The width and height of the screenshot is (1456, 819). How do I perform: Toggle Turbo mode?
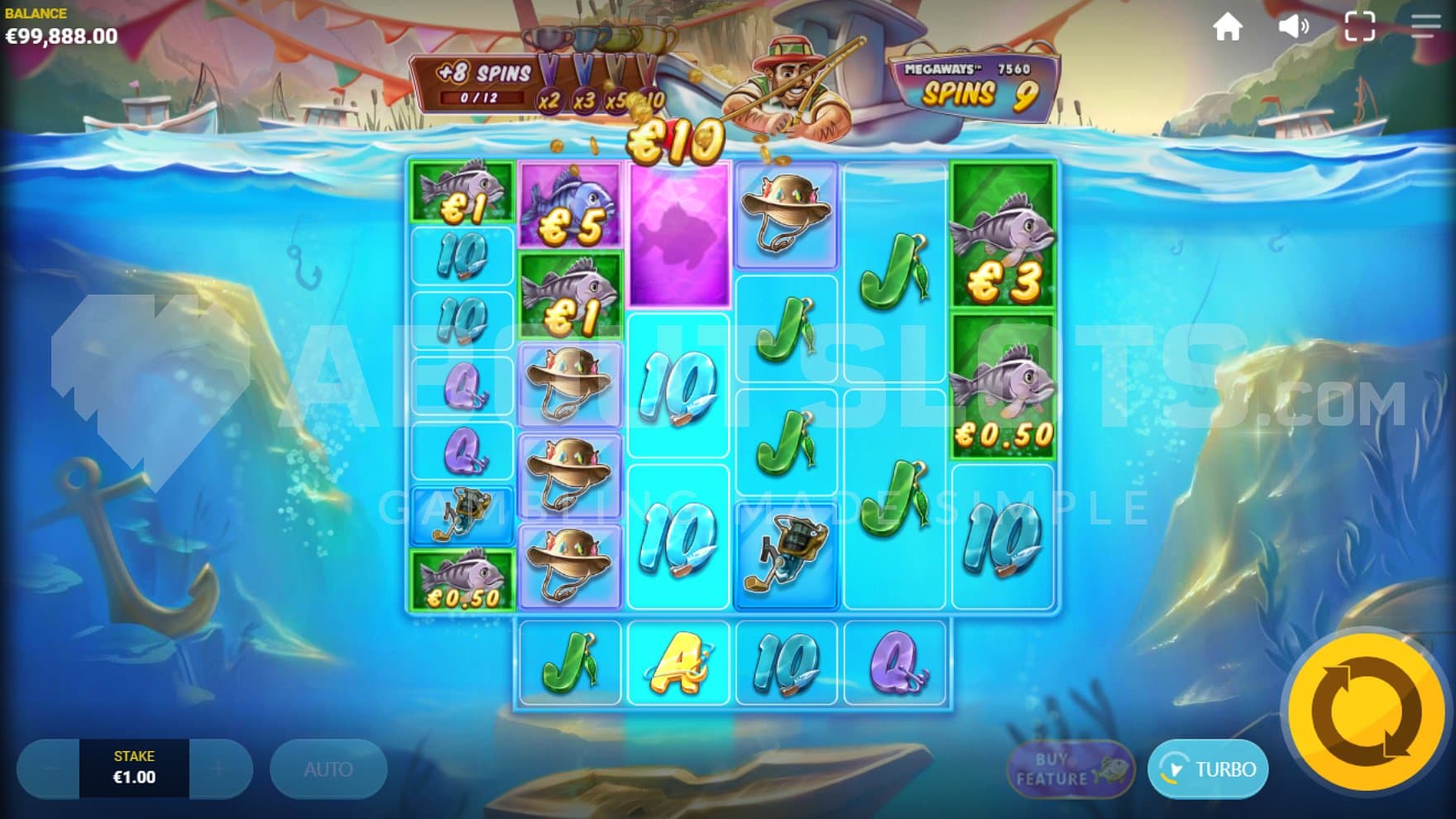[x=1208, y=769]
